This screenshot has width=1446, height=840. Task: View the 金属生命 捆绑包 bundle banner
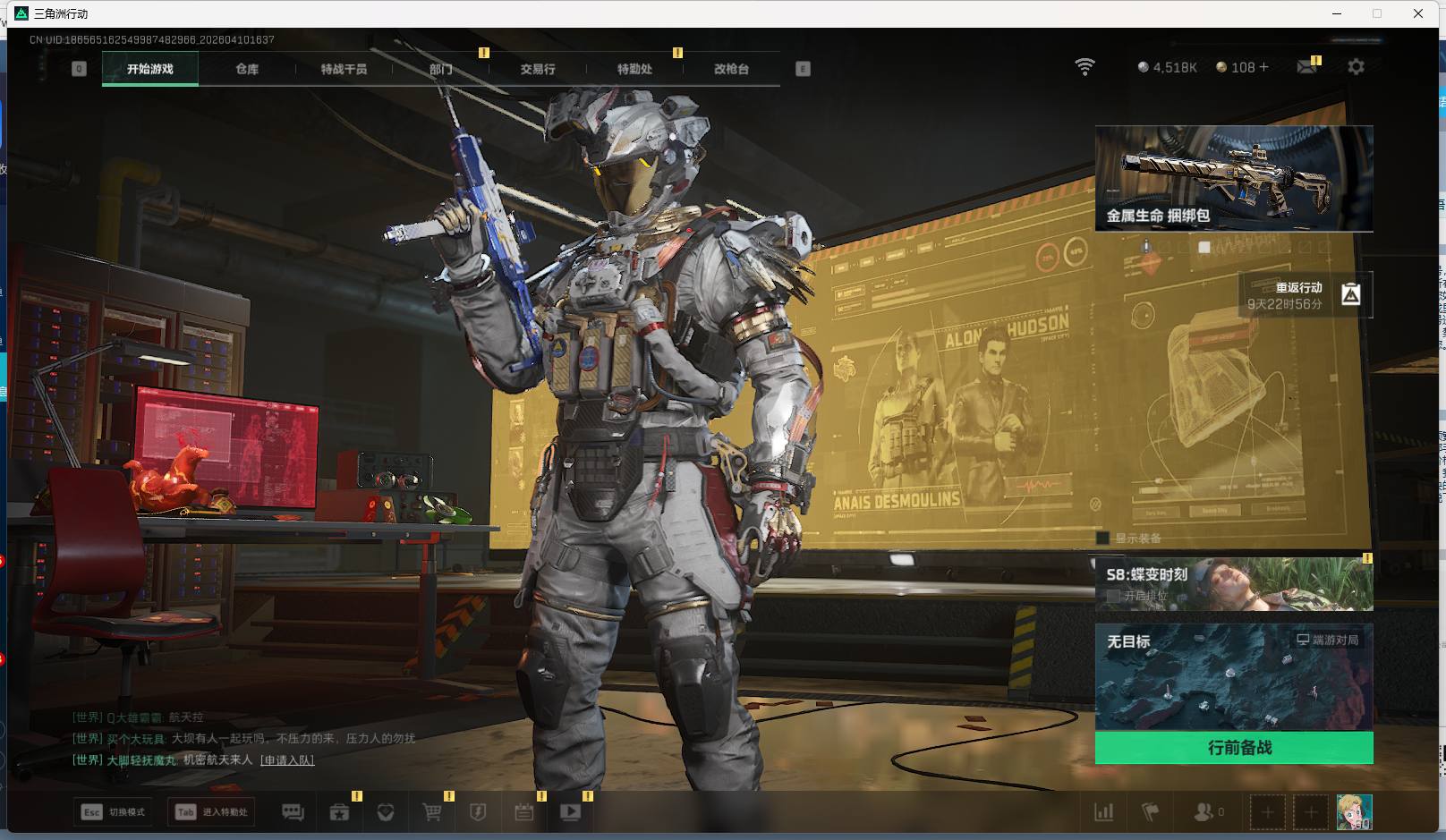(x=1233, y=178)
